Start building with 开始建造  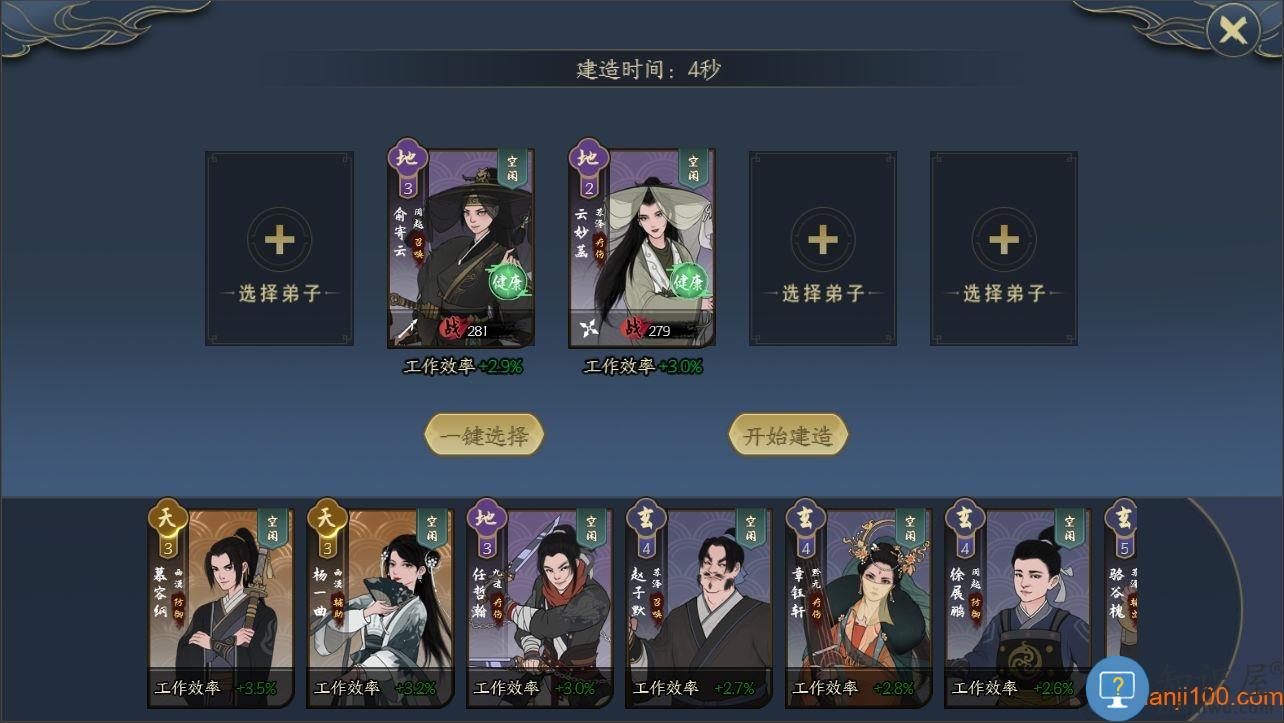[x=788, y=436]
